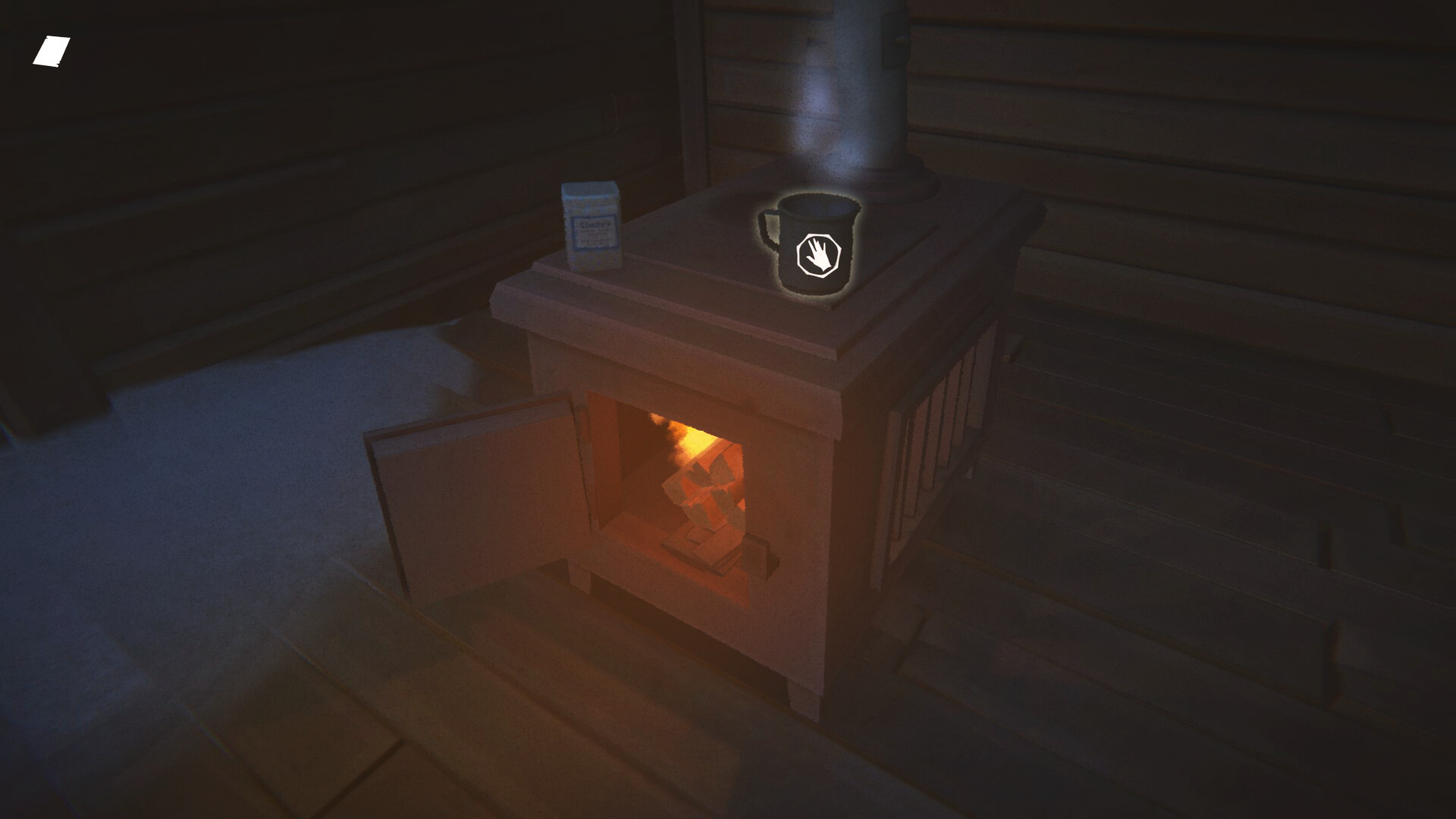Pick up the Linde's tin box

(590, 227)
